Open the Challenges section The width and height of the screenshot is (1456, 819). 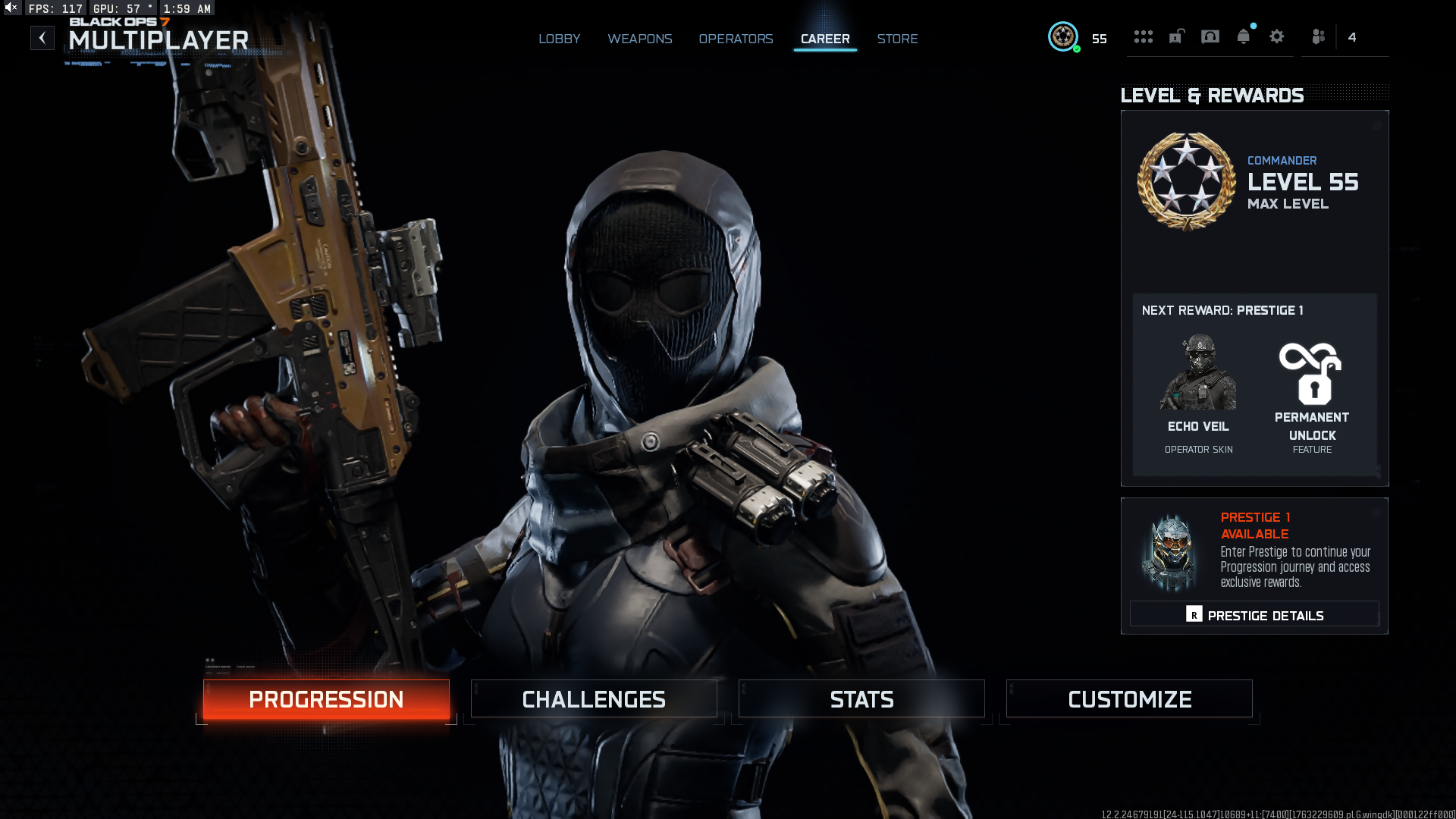tap(594, 699)
